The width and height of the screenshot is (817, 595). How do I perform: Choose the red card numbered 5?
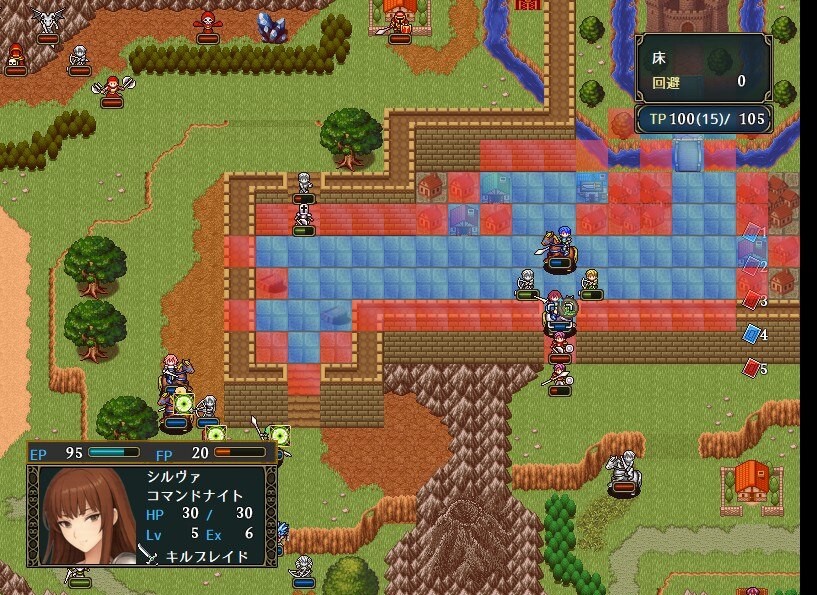[752, 367]
